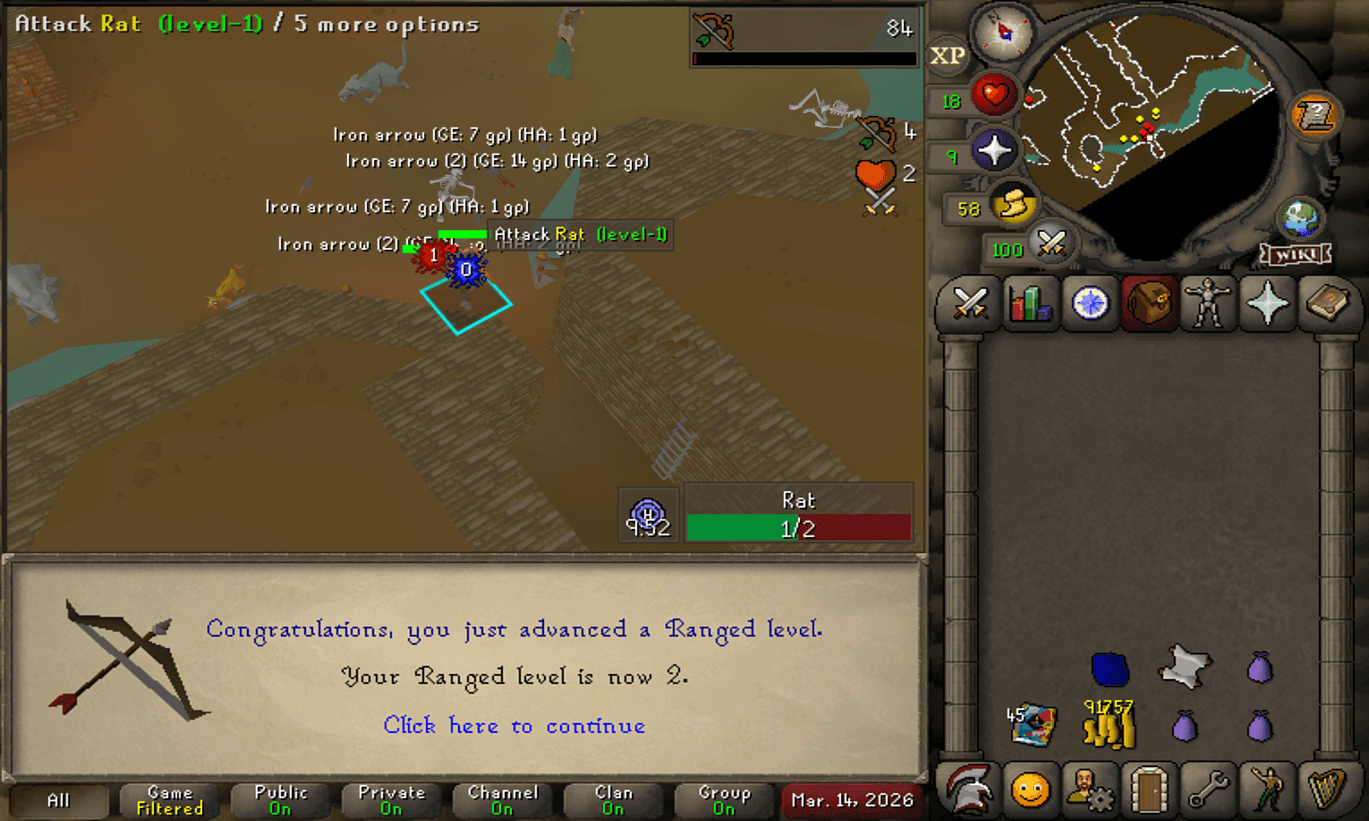Toggle quick prayers with the prayer orb
1369x821 pixels.
pyautogui.click(x=995, y=152)
